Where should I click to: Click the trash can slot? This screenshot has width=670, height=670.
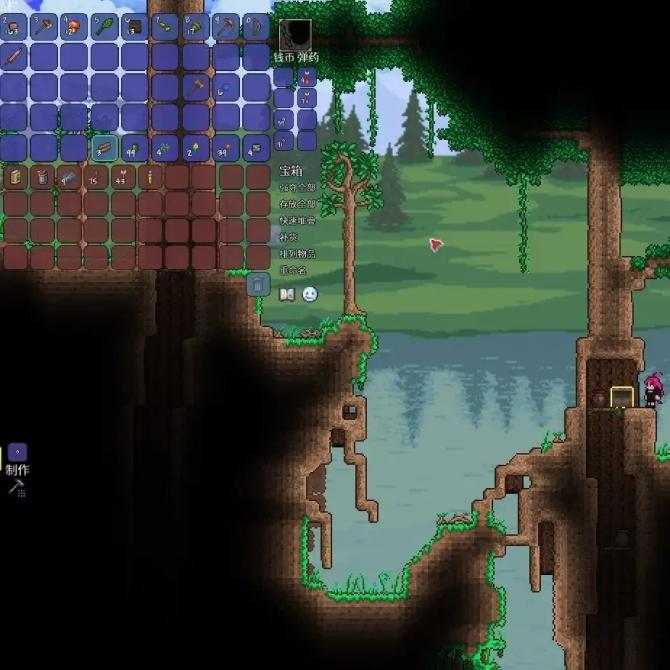point(257,285)
